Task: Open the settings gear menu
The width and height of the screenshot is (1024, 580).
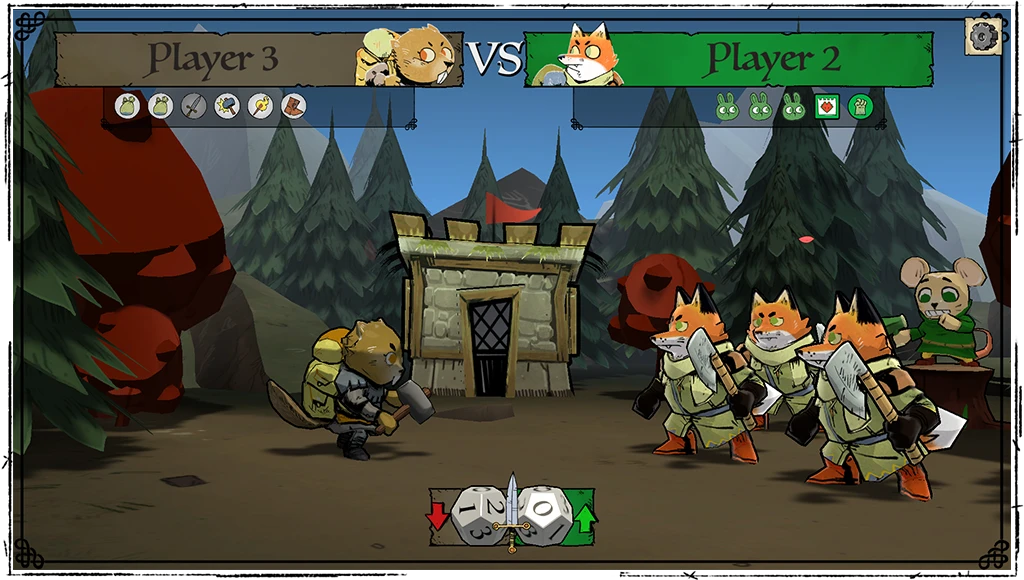Action: tap(983, 37)
